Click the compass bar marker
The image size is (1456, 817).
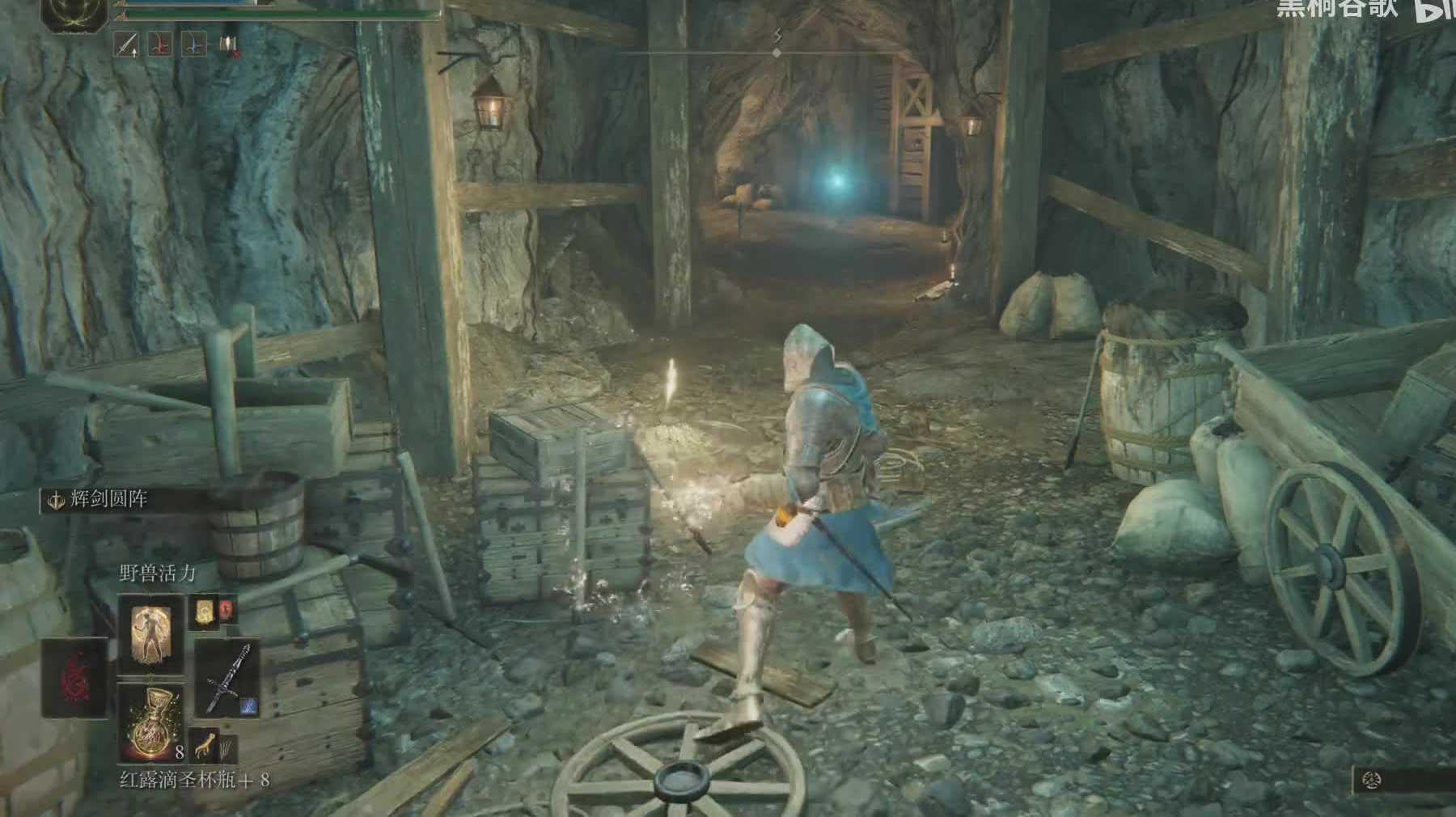[x=777, y=52]
